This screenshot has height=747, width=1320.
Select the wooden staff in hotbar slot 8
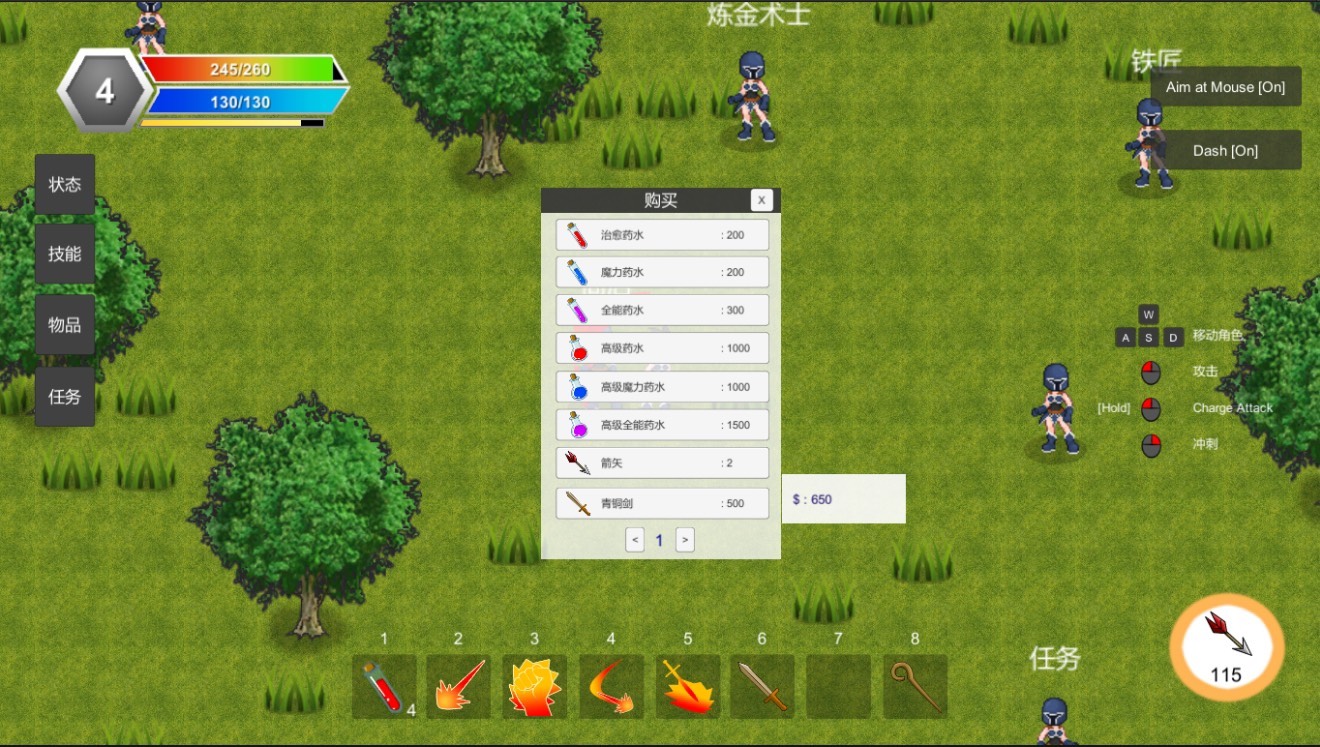tap(915, 686)
